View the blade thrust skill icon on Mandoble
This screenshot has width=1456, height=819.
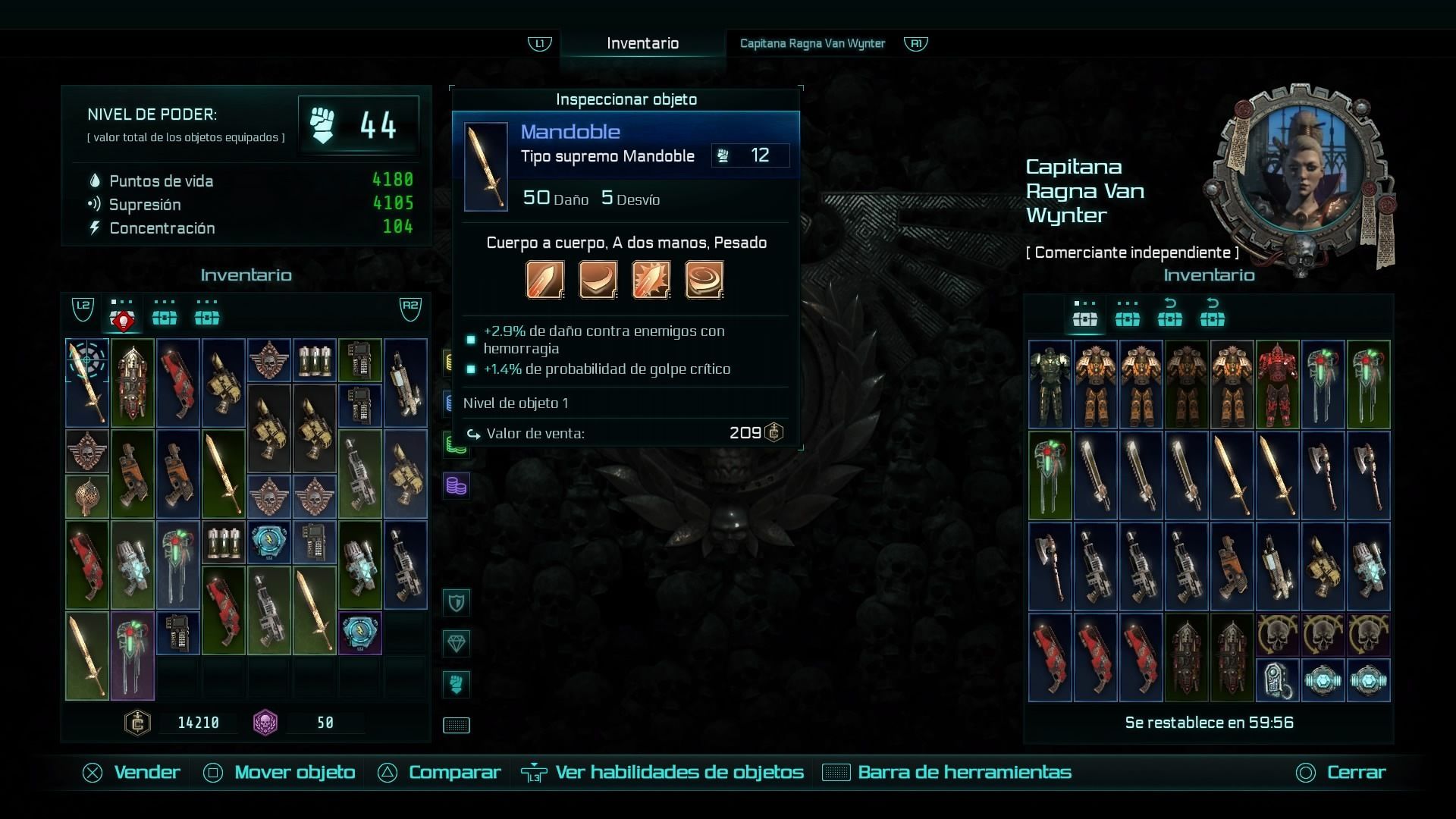[x=545, y=280]
